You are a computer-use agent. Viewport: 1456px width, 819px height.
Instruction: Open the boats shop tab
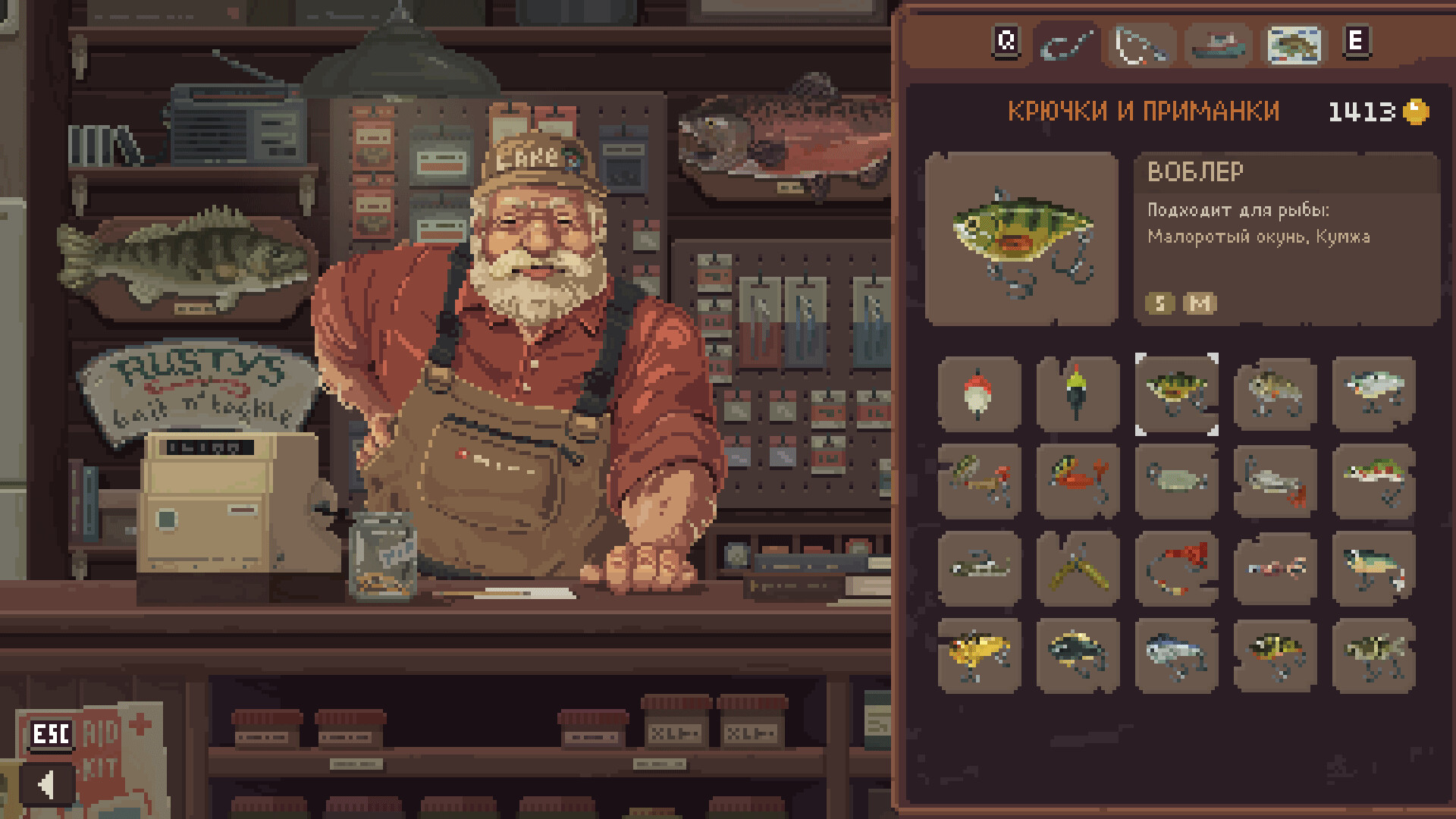(1219, 45)
